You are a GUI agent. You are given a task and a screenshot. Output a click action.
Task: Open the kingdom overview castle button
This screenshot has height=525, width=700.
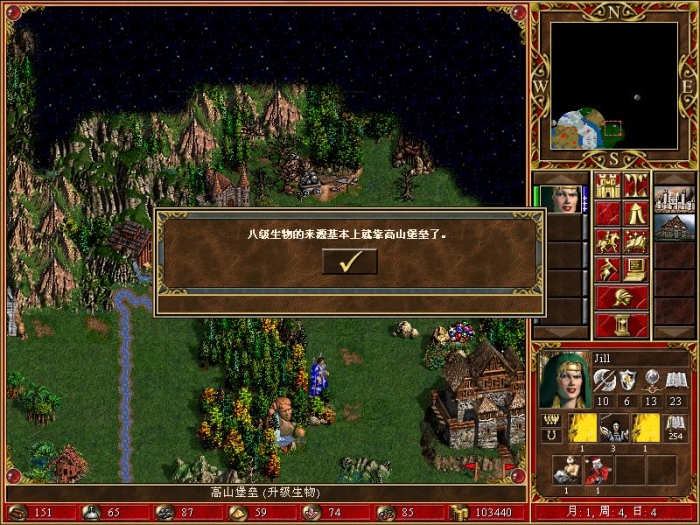608,185
